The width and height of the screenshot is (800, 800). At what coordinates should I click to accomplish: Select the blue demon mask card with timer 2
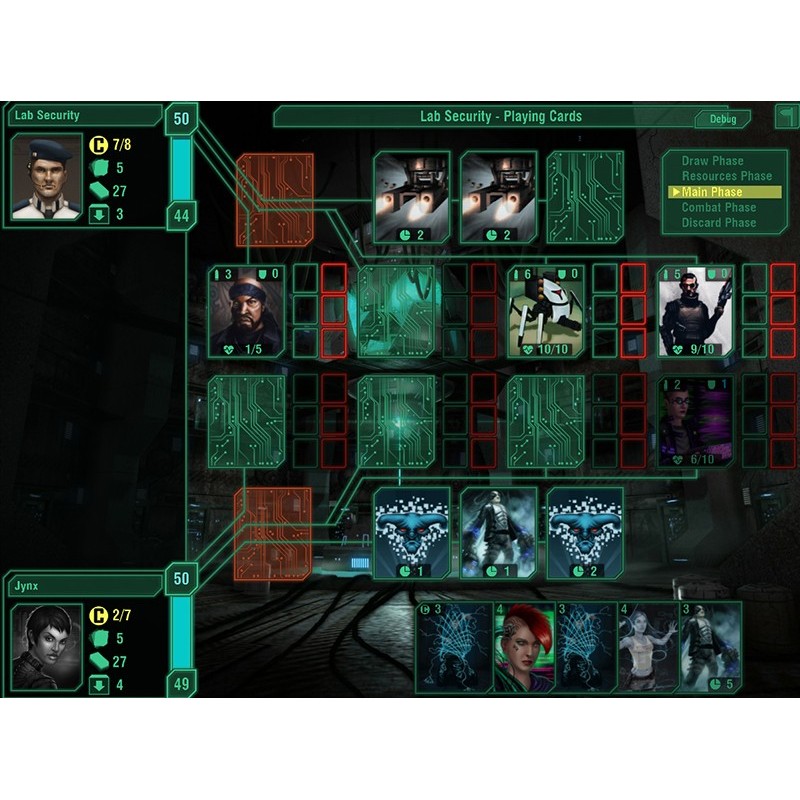pos(586,533)
